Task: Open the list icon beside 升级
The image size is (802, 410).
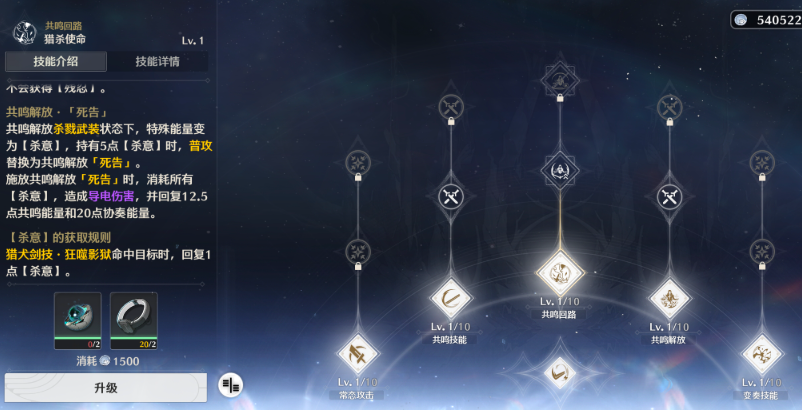Action: click(x=231, y=385)
